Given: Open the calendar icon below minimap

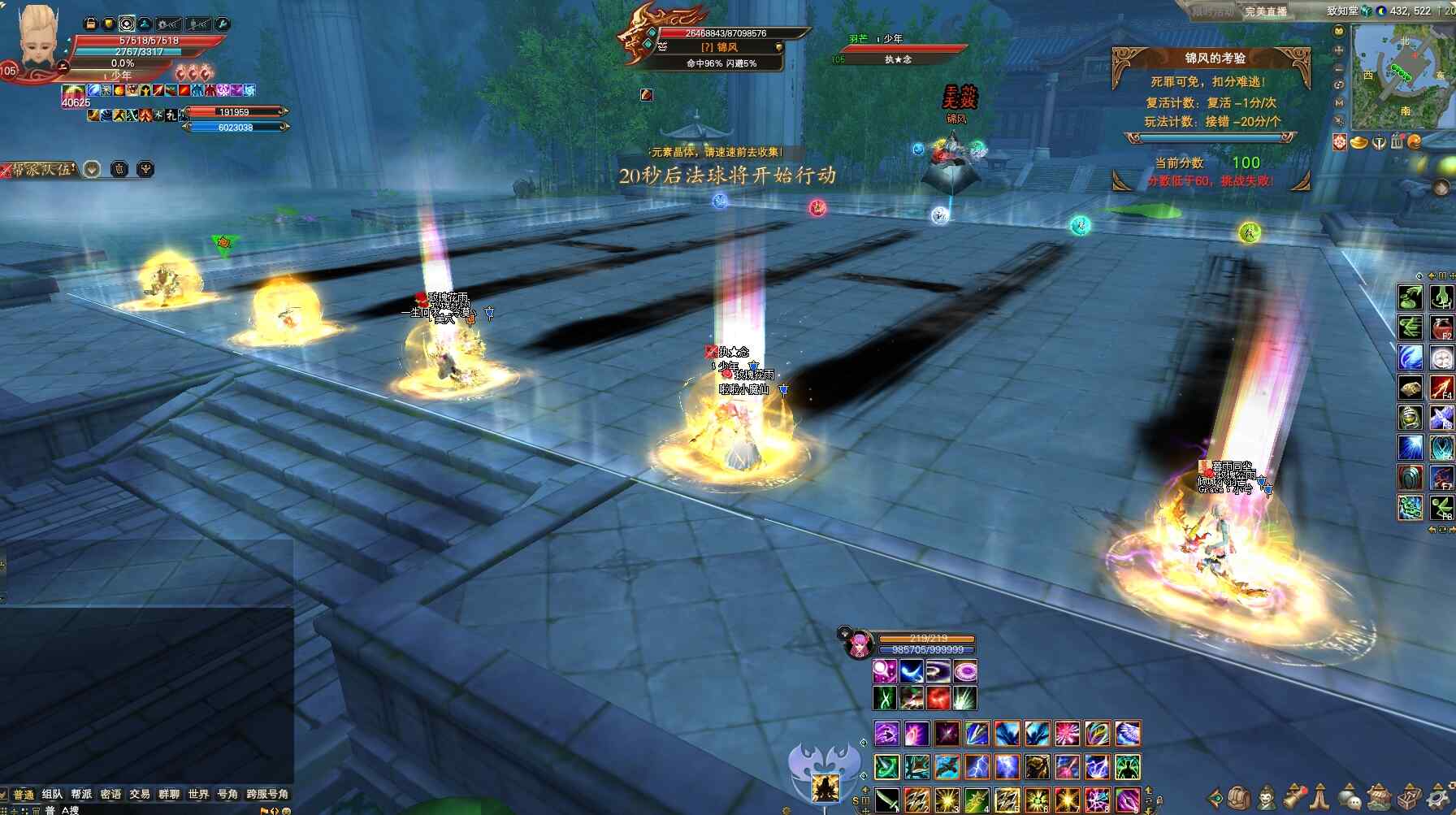Looking at the screenshot, I should pos(1397,143).
